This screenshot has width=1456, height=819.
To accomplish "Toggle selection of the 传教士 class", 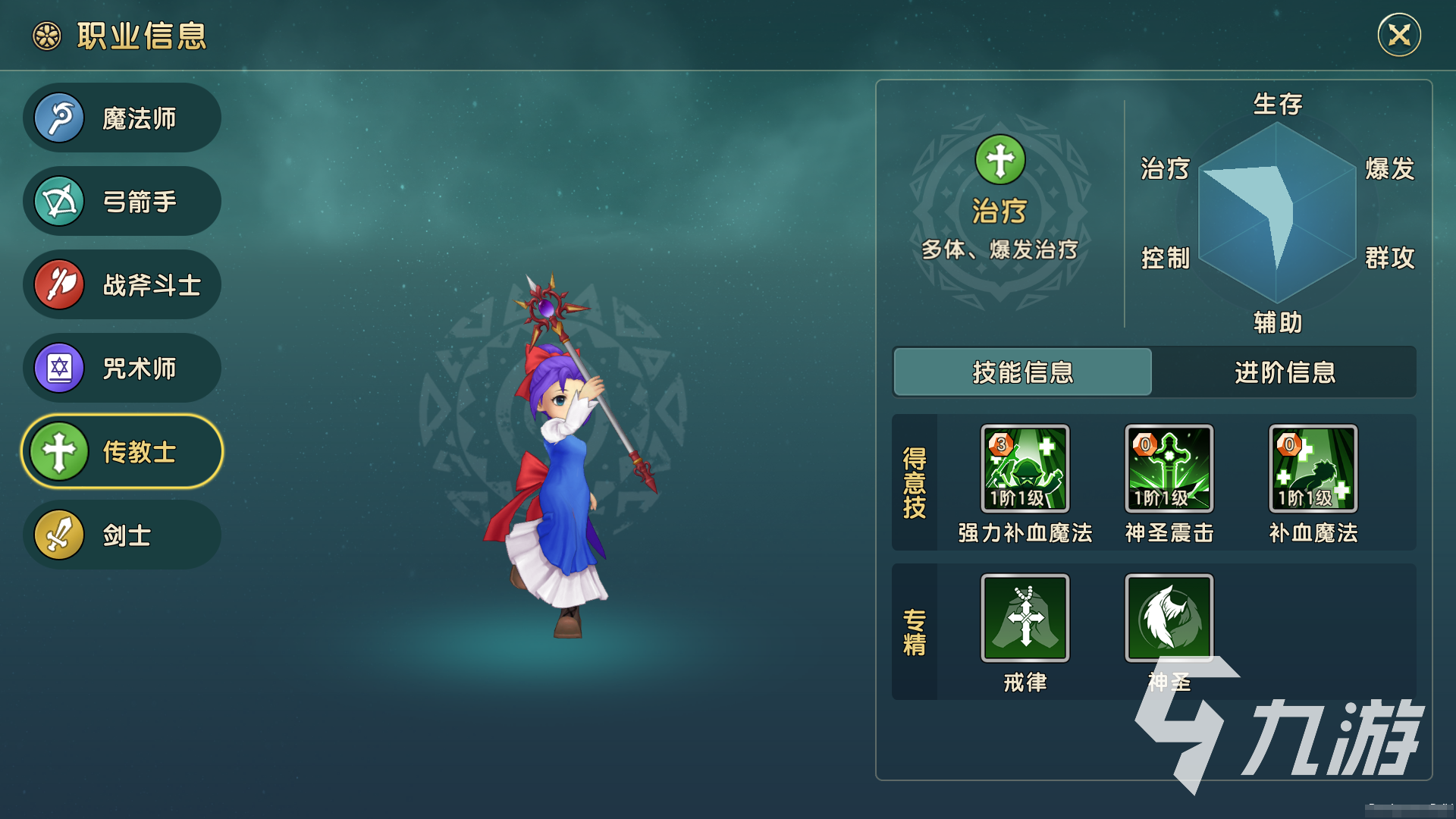I will [x=121, y=451].
